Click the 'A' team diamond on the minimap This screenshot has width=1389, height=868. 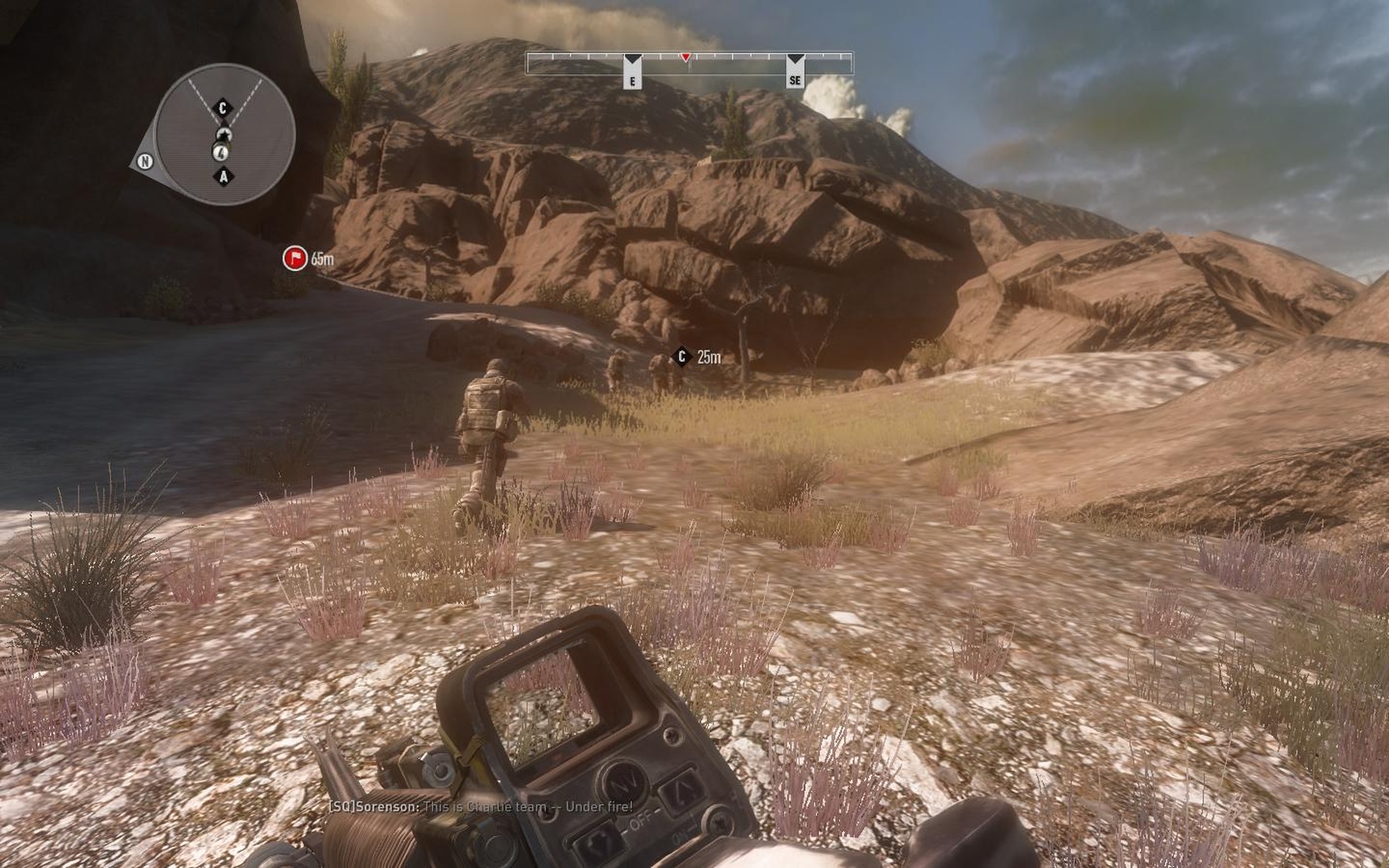pos(225,177)
